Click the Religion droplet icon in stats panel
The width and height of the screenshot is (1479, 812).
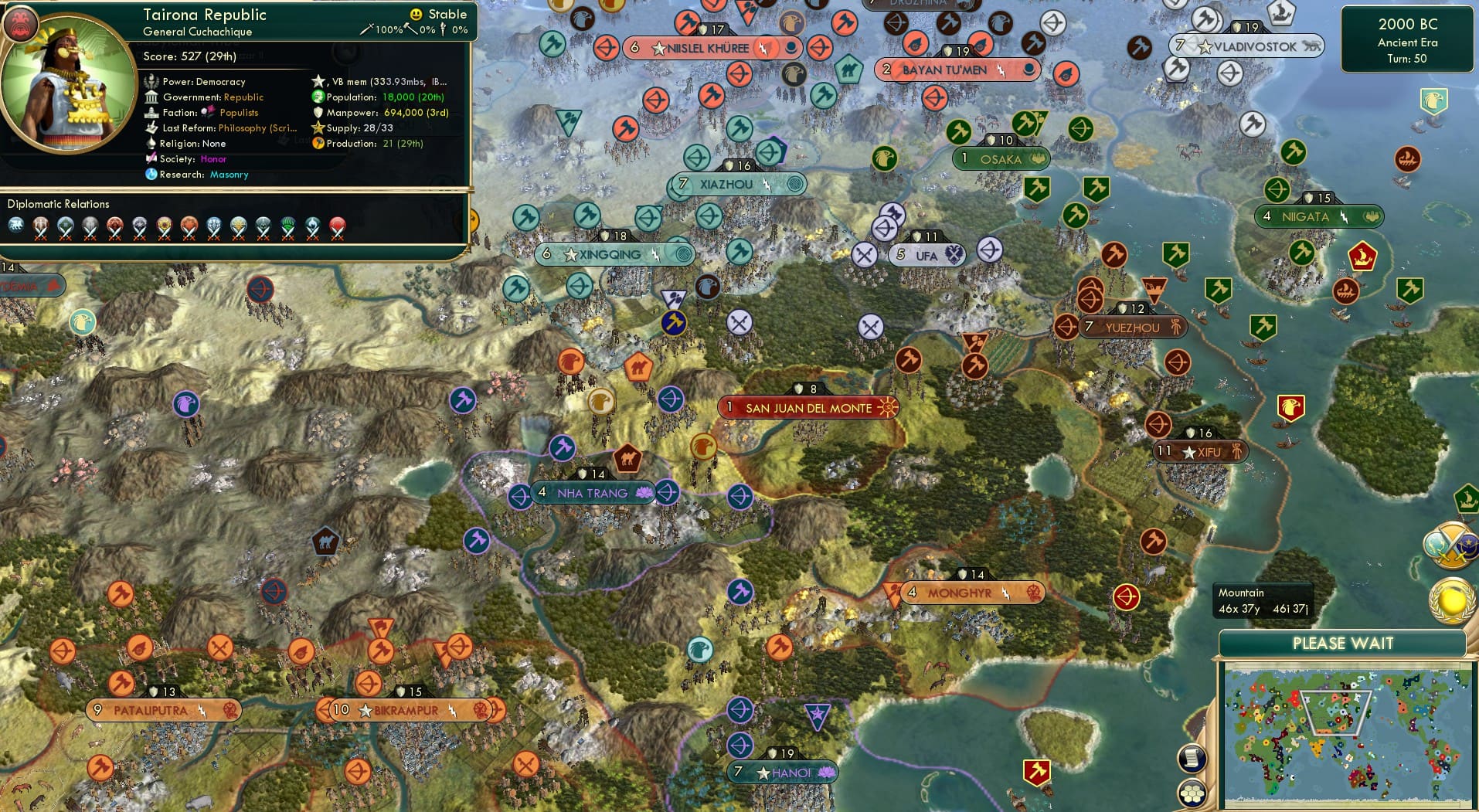[x=151, y=144]
